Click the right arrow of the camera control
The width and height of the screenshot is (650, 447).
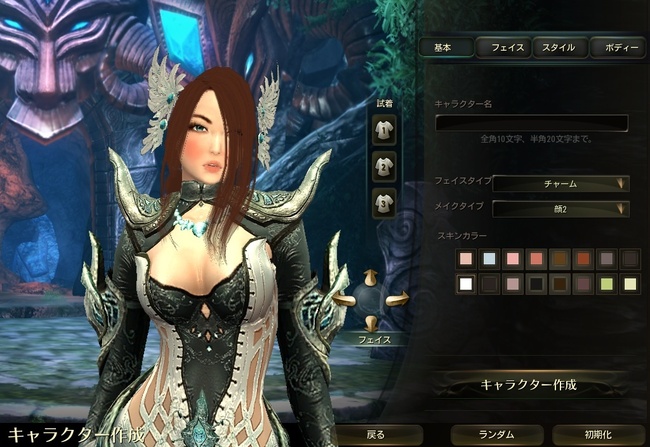pos(400,297)
